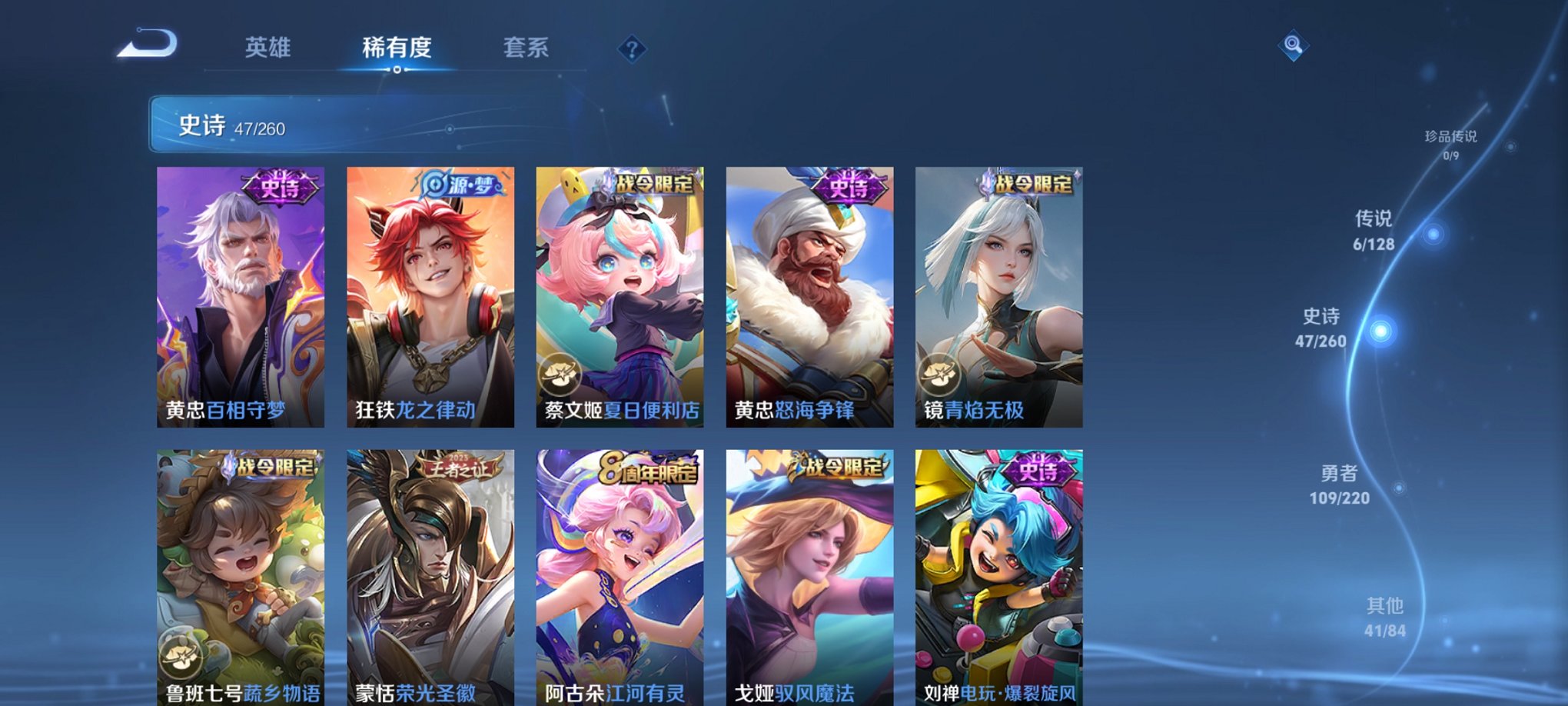This screenshot has width=1568, height=706.
Task: Open the help question mark icon
Action: [x=632, y=50]
